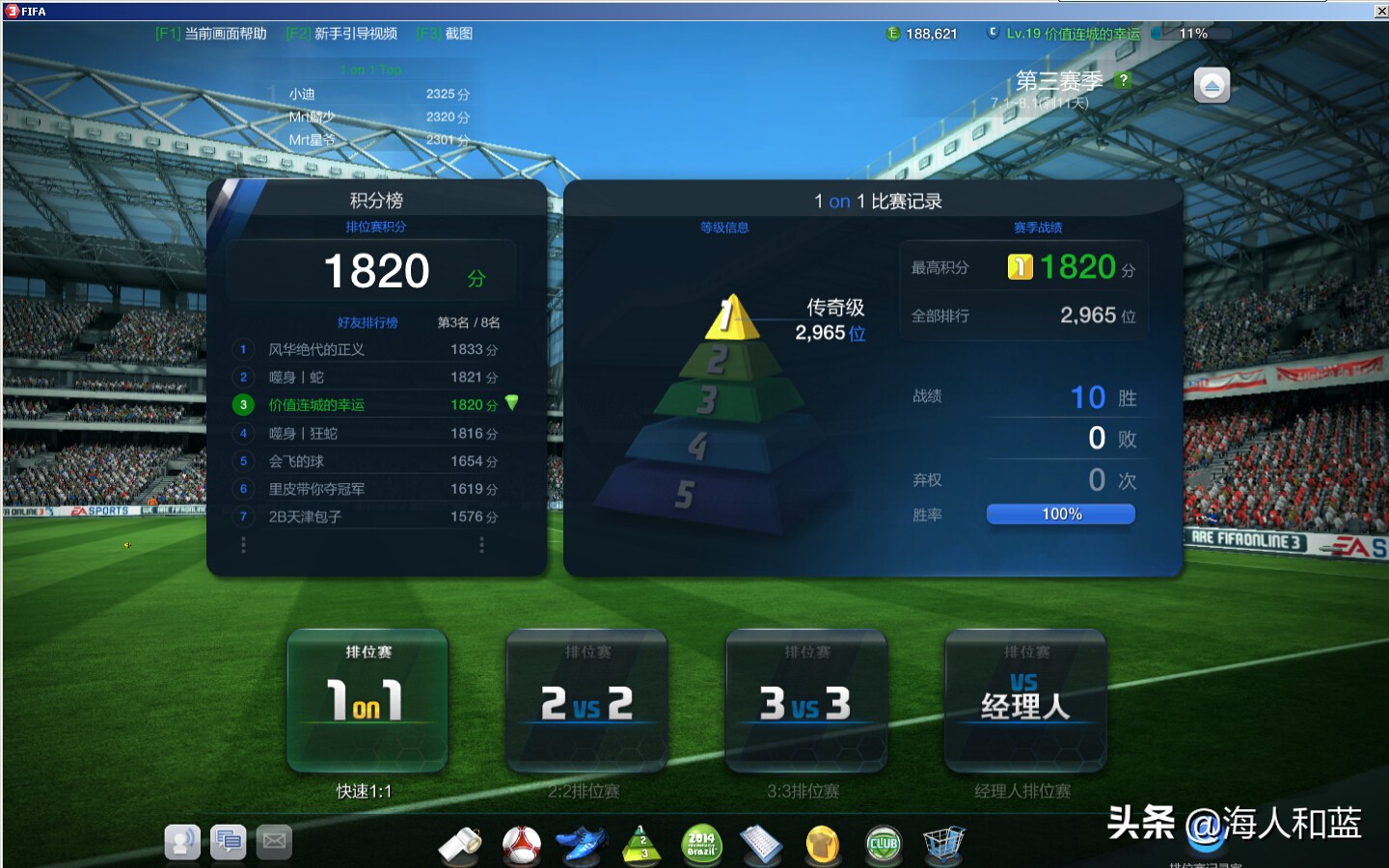This screenshot has width=1389, height=868.
Task: Click the ranking pyramid icon in the dock
Action: [x=641, y=844]
